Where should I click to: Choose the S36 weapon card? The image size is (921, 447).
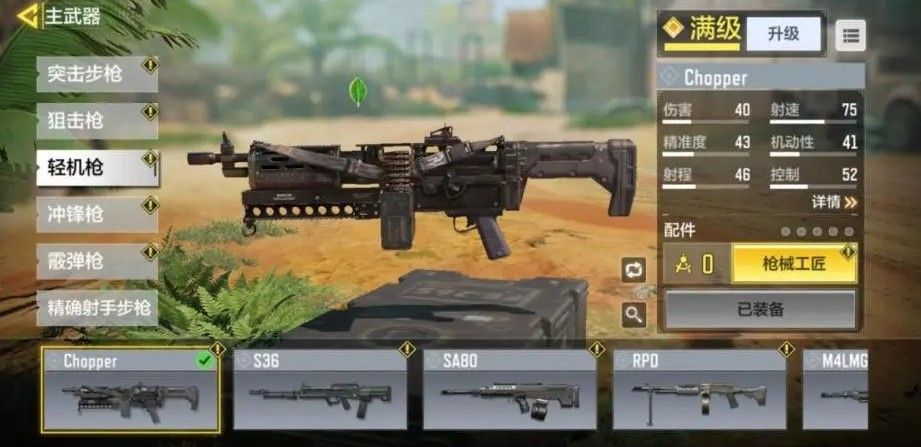pos(320,390)
